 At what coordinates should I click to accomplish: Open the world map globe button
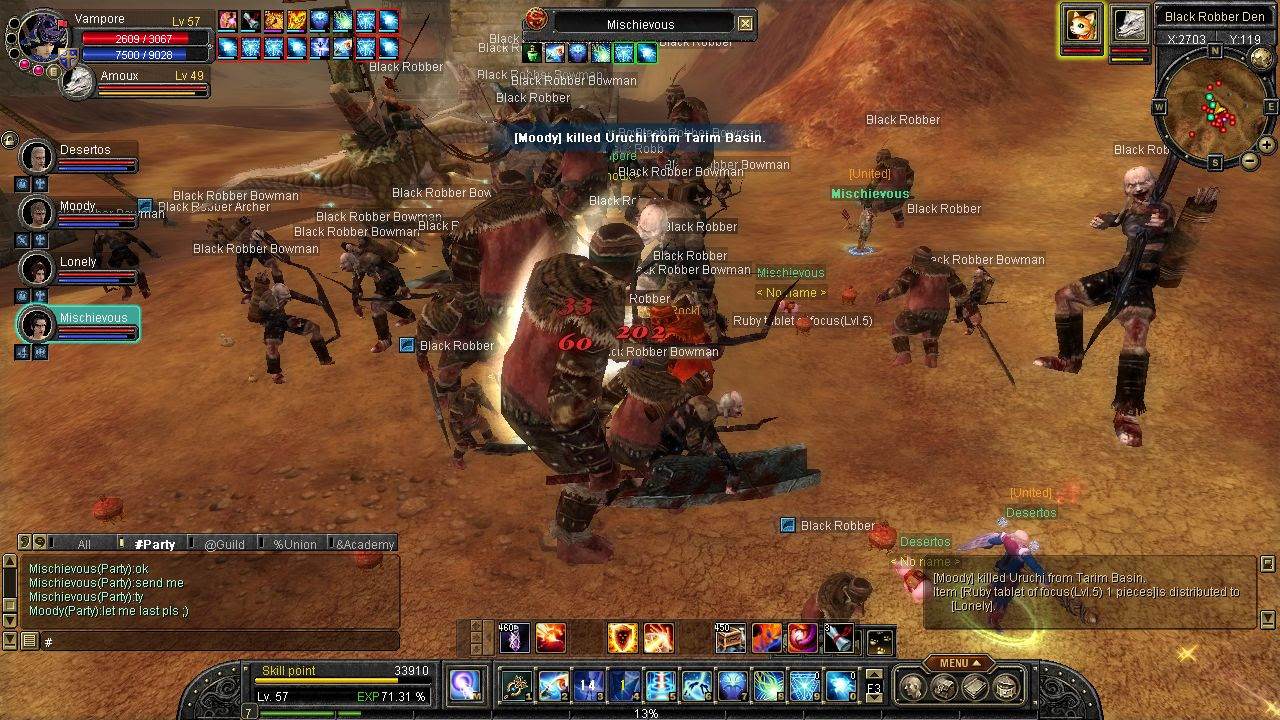pyautogui.click(x=1263, y=59)
